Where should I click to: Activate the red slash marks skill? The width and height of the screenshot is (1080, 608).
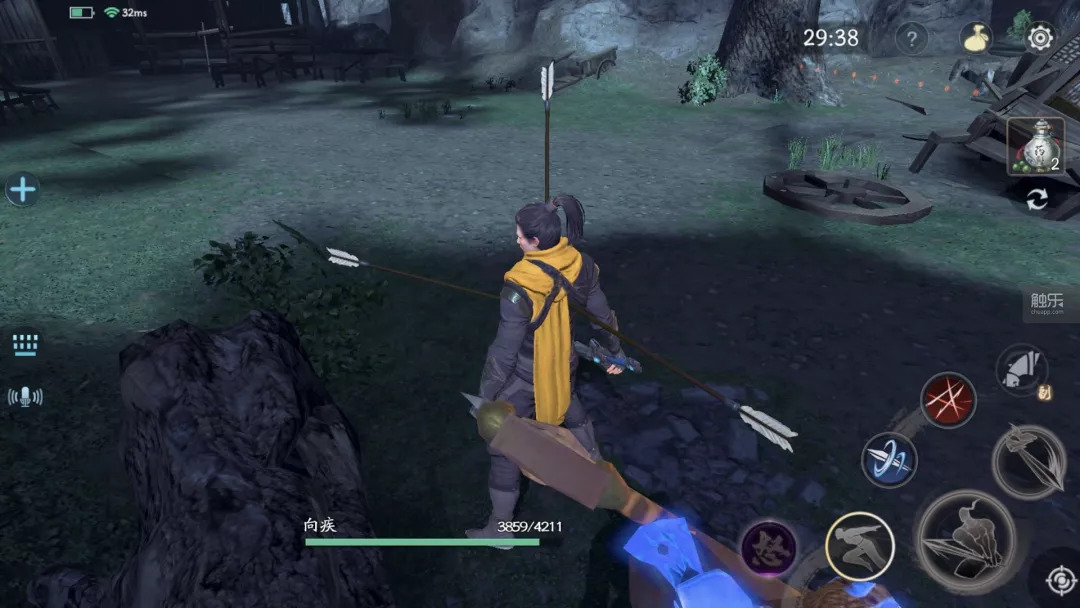(947, 400)
